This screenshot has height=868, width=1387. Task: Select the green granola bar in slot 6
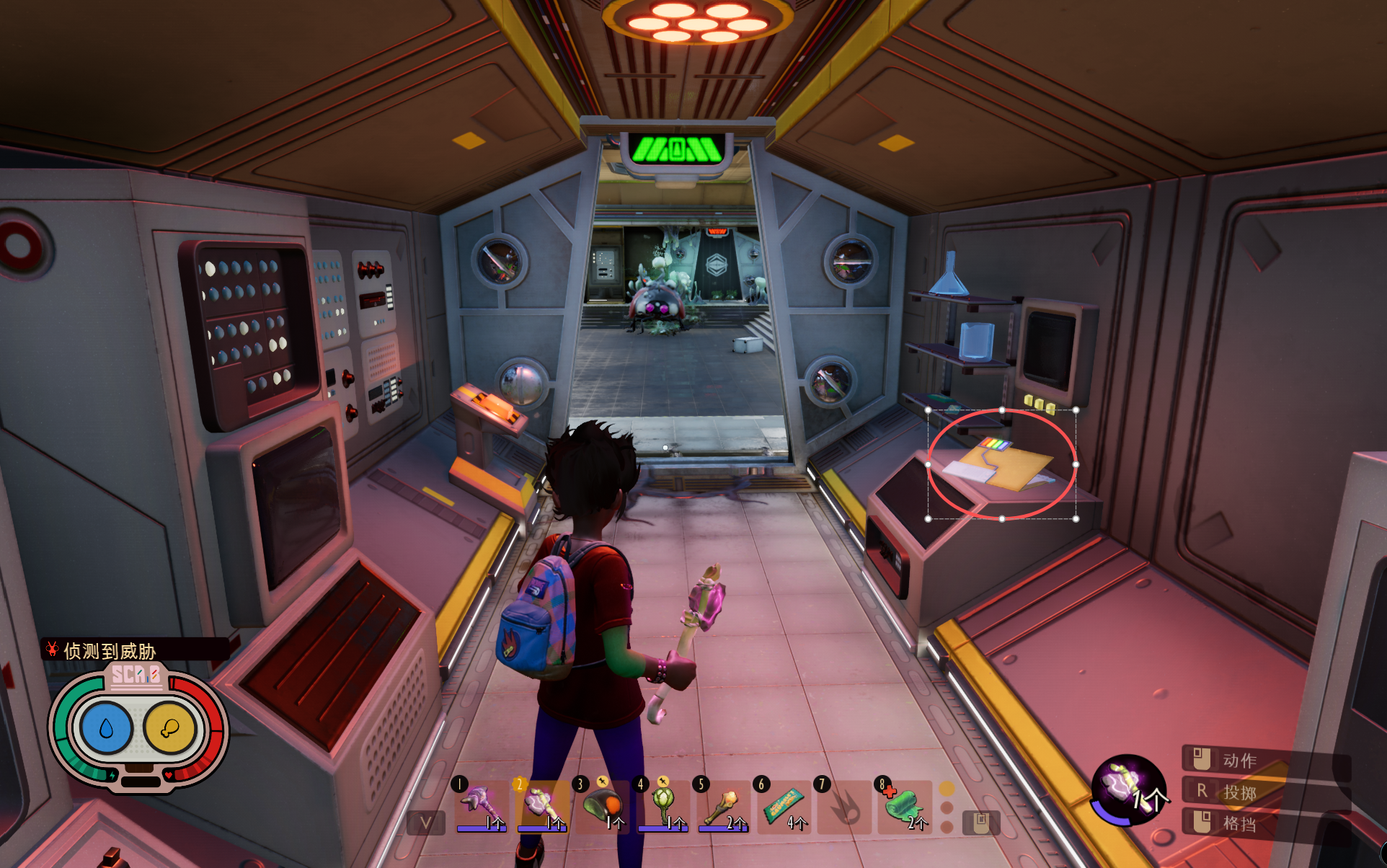(784, 806)
